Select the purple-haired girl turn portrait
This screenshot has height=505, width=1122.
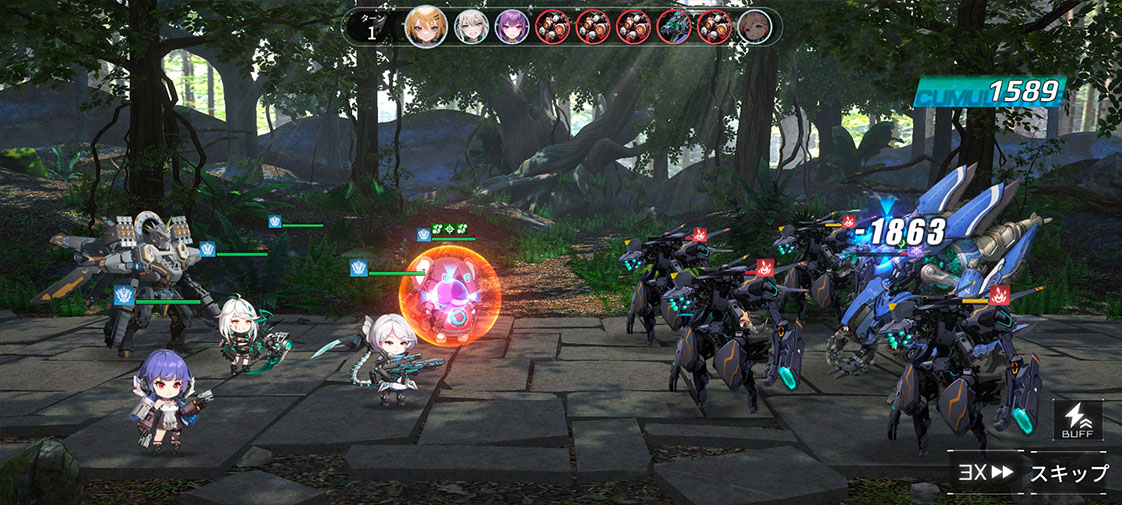pos(512,26)
